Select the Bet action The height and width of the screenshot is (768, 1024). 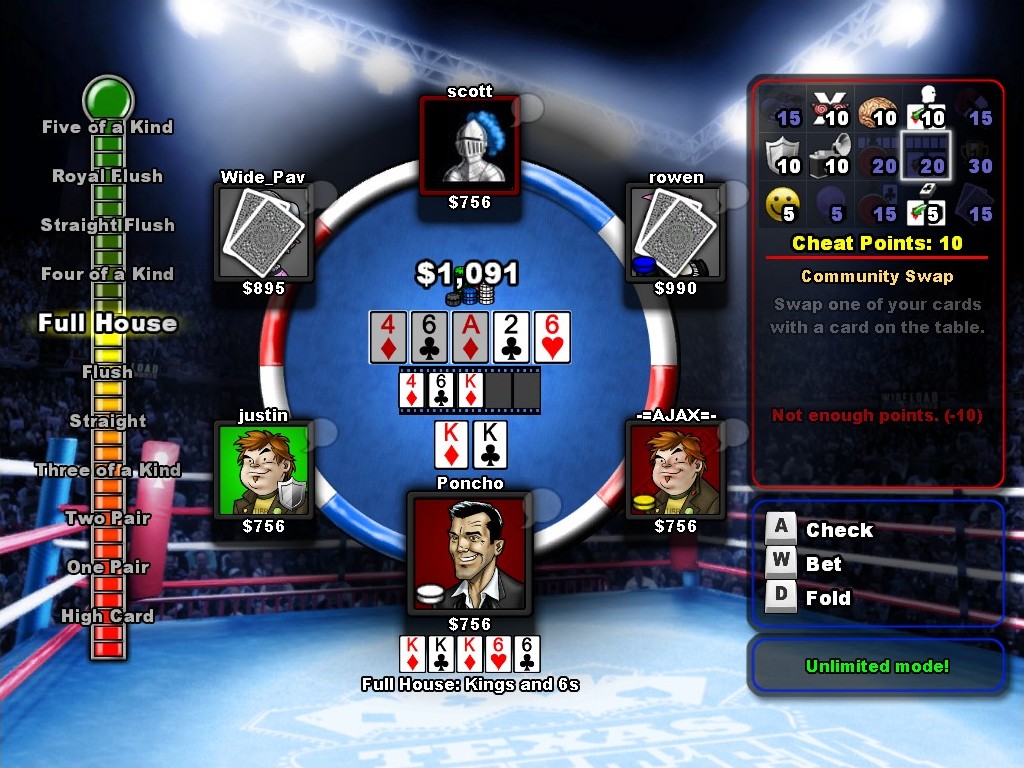(824, 564)
